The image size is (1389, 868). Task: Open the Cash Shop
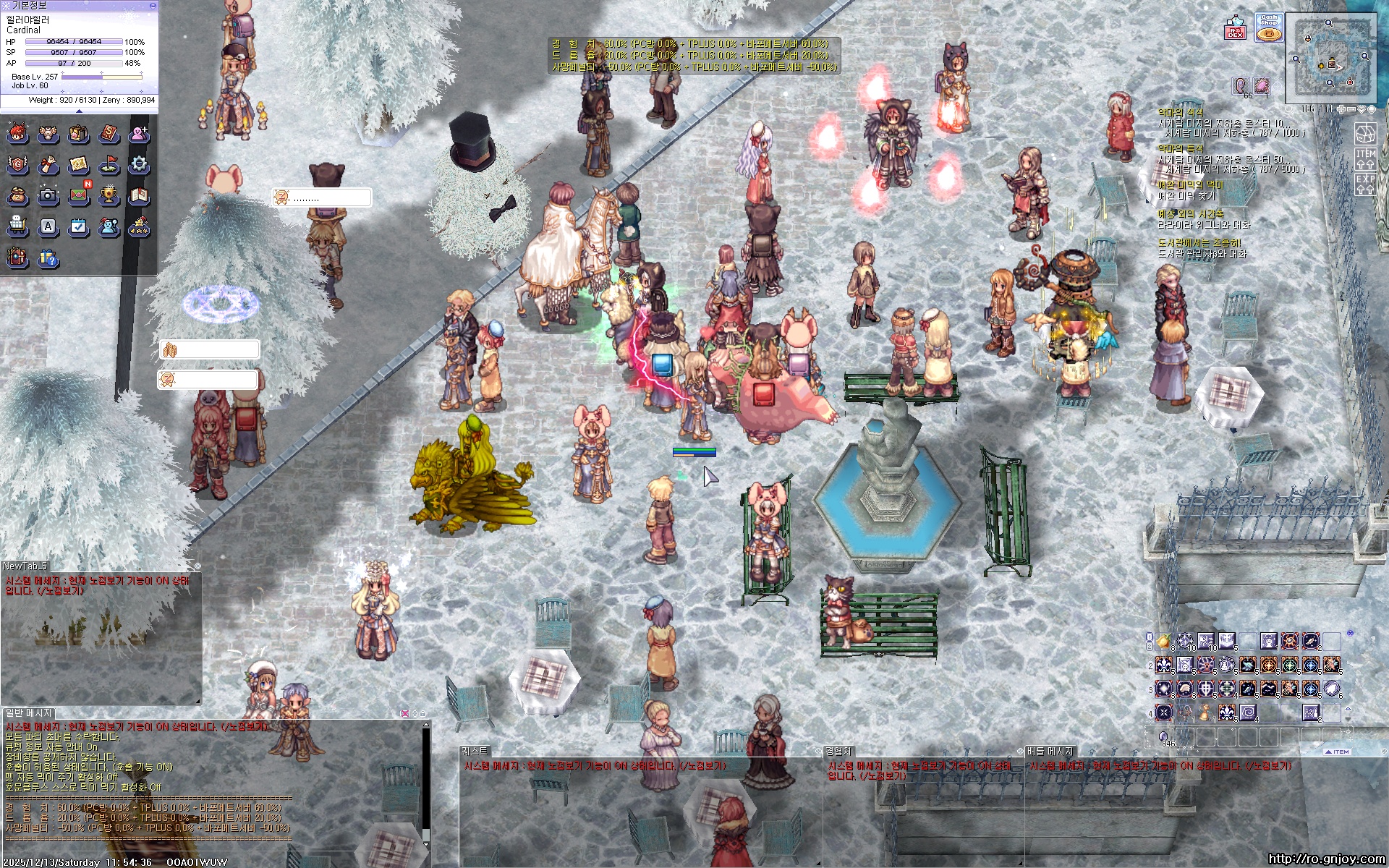coord(1269,27)
